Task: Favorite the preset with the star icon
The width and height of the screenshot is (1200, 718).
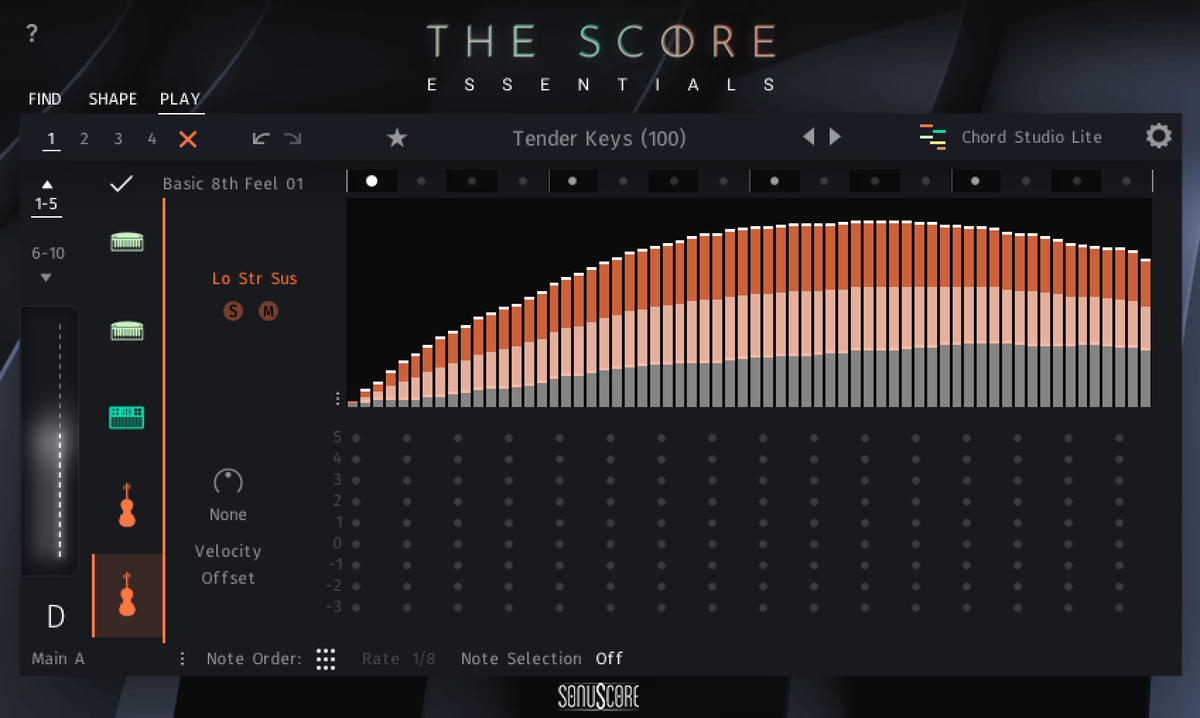Action: pyautogui.click(x=397, y=138)
